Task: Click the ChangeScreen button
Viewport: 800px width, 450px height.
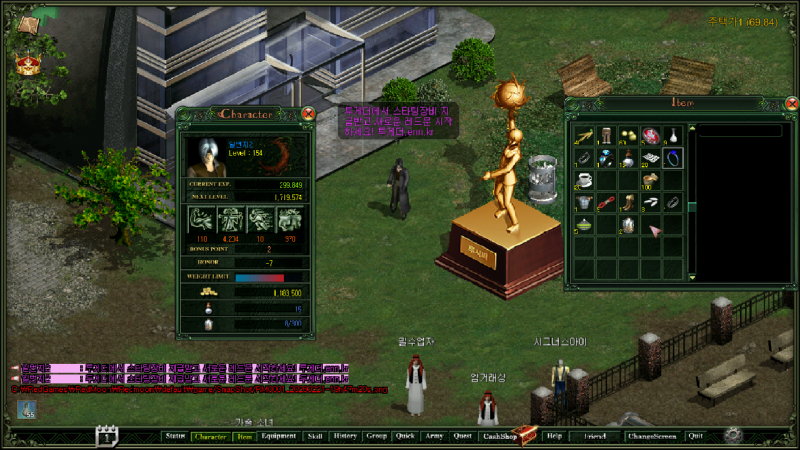Action: click(651, 436)
